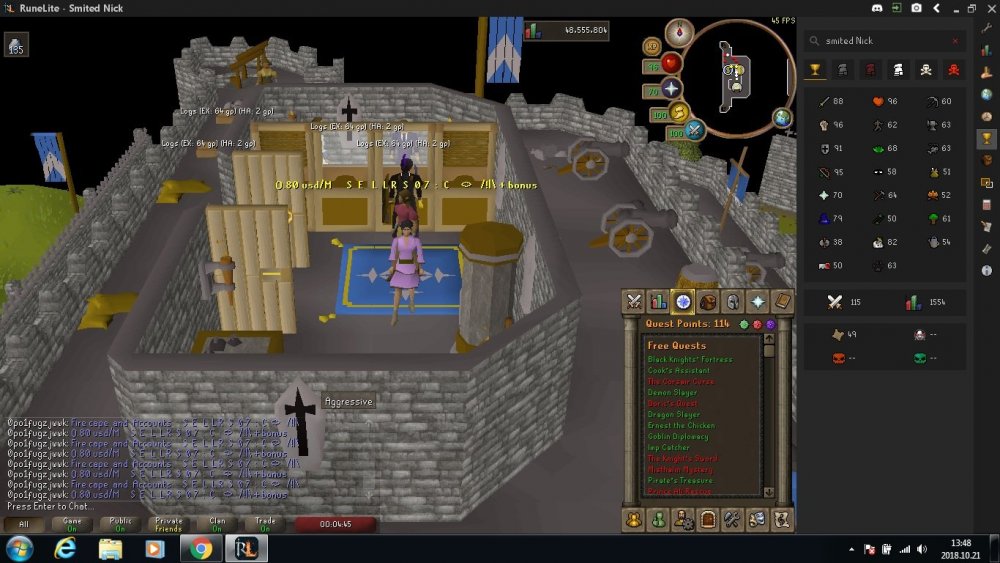Open the Inventory backpack tab
This screenshot has height=563, width=1000.
(x=708, y=301)
